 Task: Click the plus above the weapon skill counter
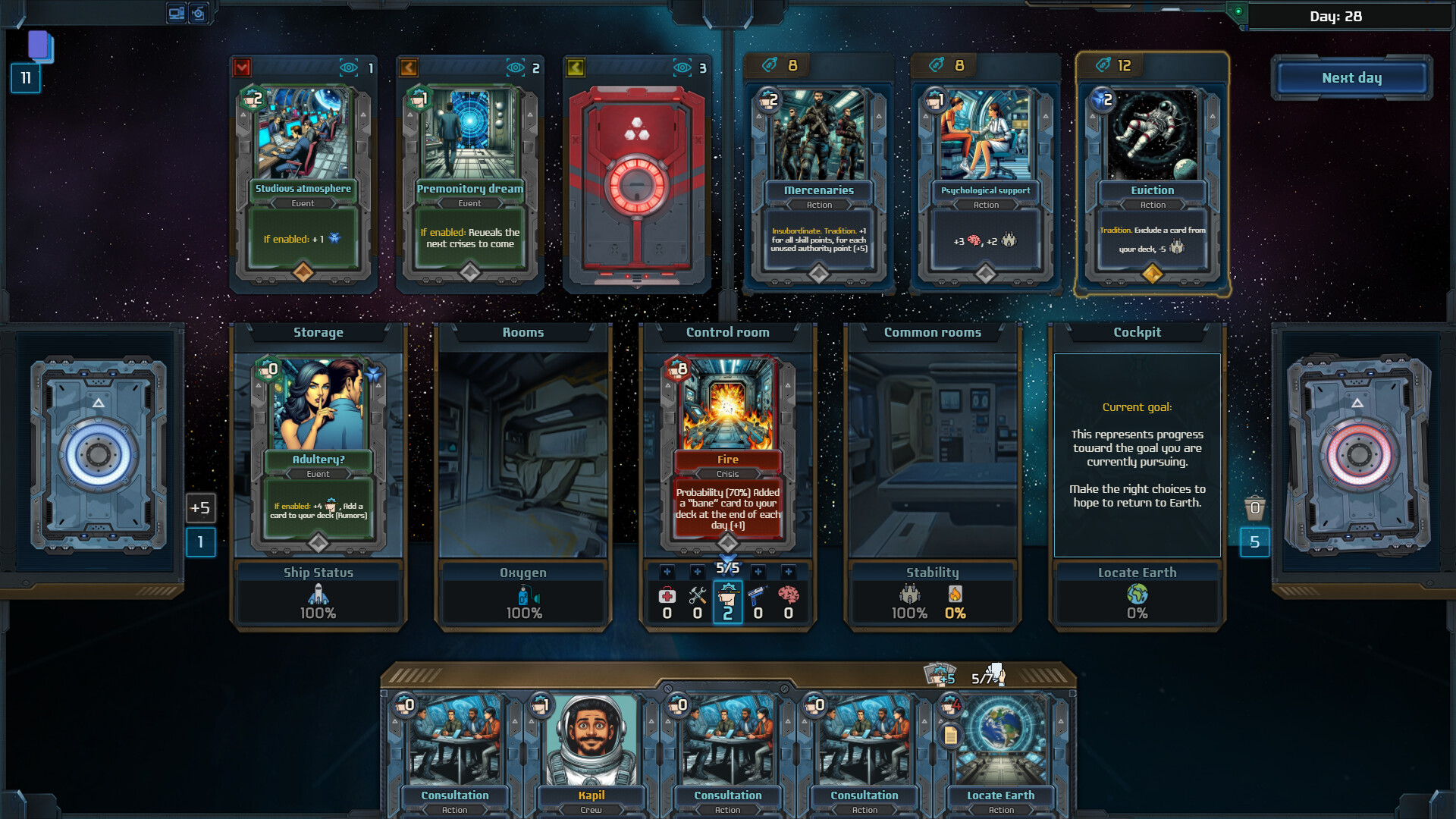[758, 572]
